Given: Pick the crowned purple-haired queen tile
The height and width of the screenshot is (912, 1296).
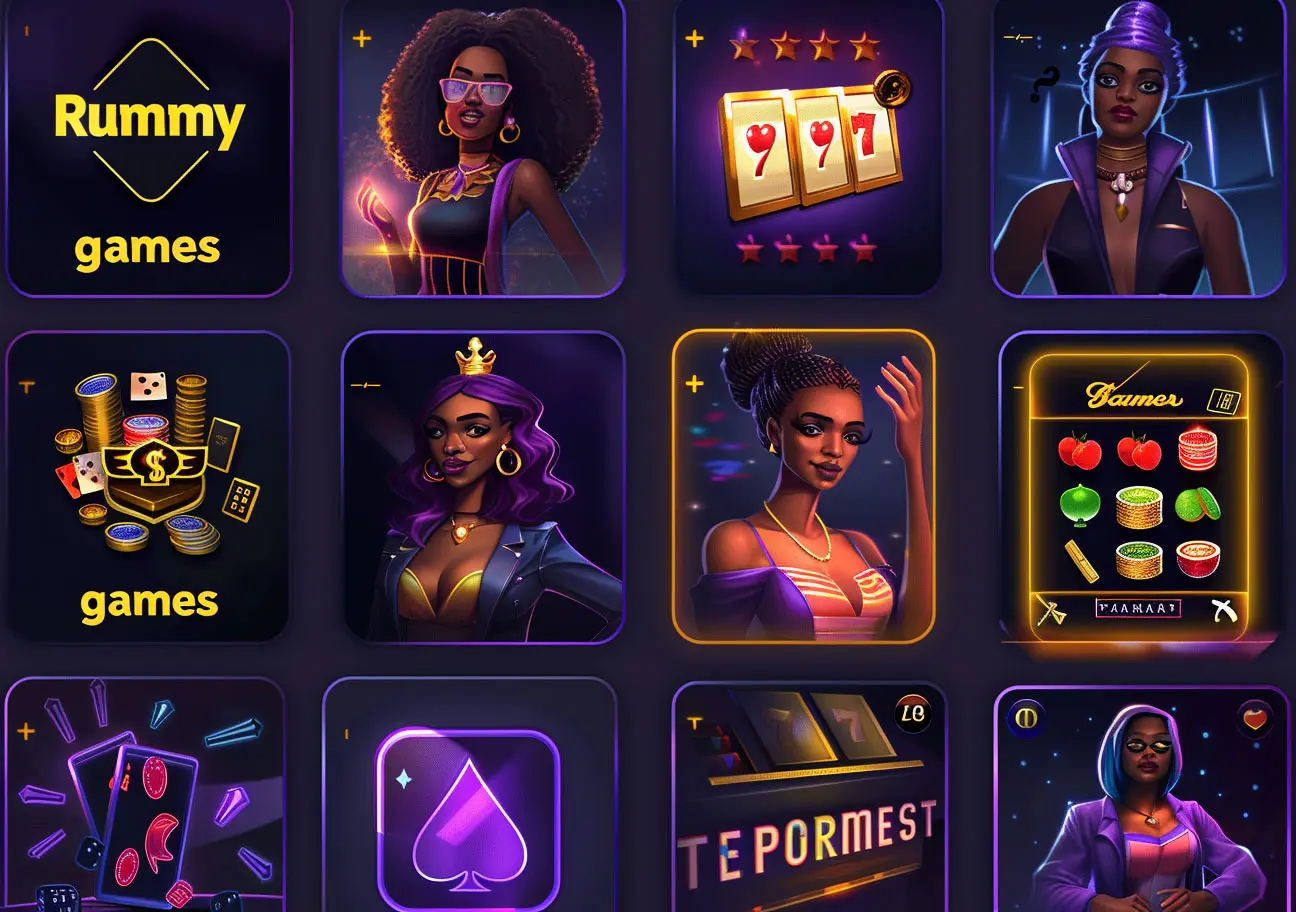Looking at the screenshot, I should pos(482,486).
